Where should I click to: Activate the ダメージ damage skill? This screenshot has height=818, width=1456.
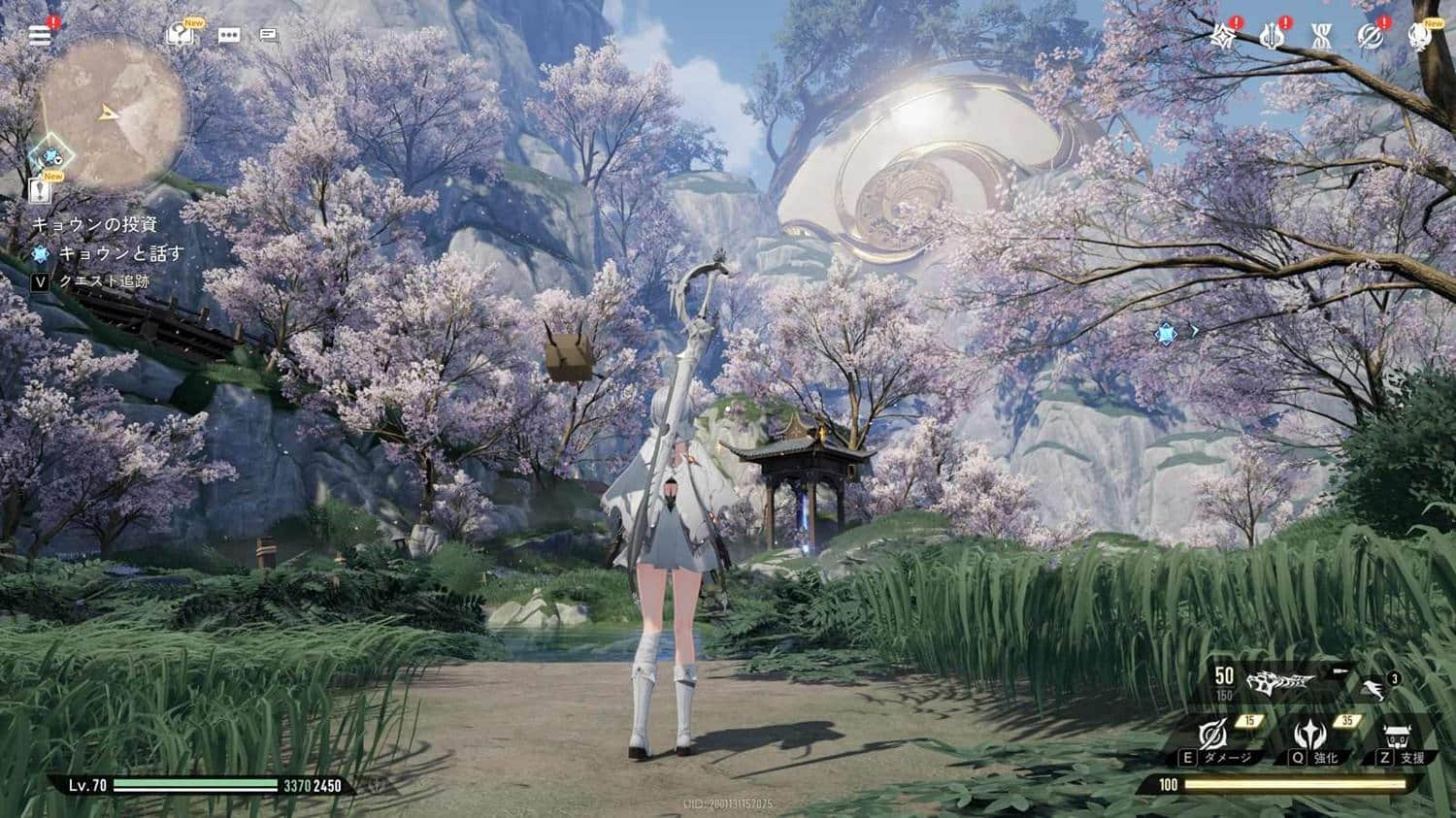(1213, 739)
